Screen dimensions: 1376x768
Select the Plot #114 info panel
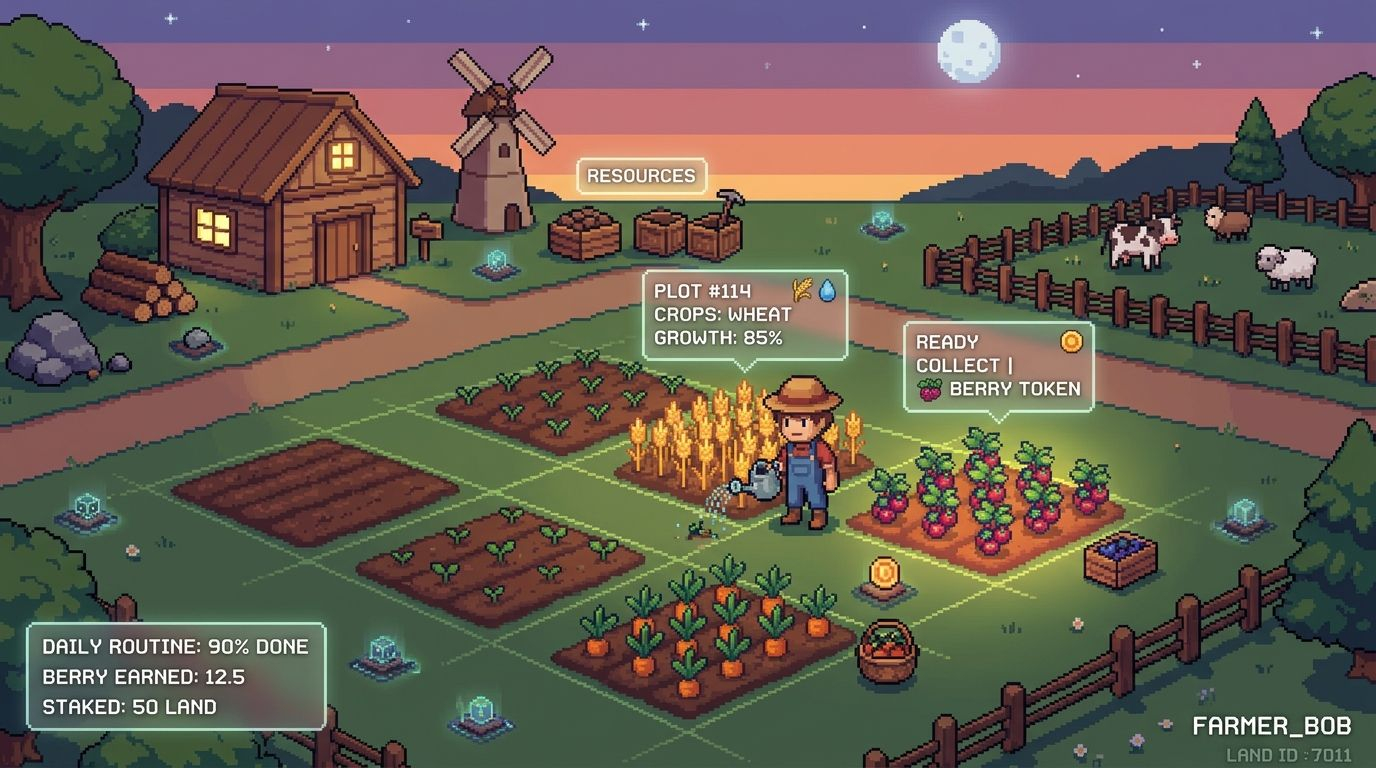tap(744, 314)
